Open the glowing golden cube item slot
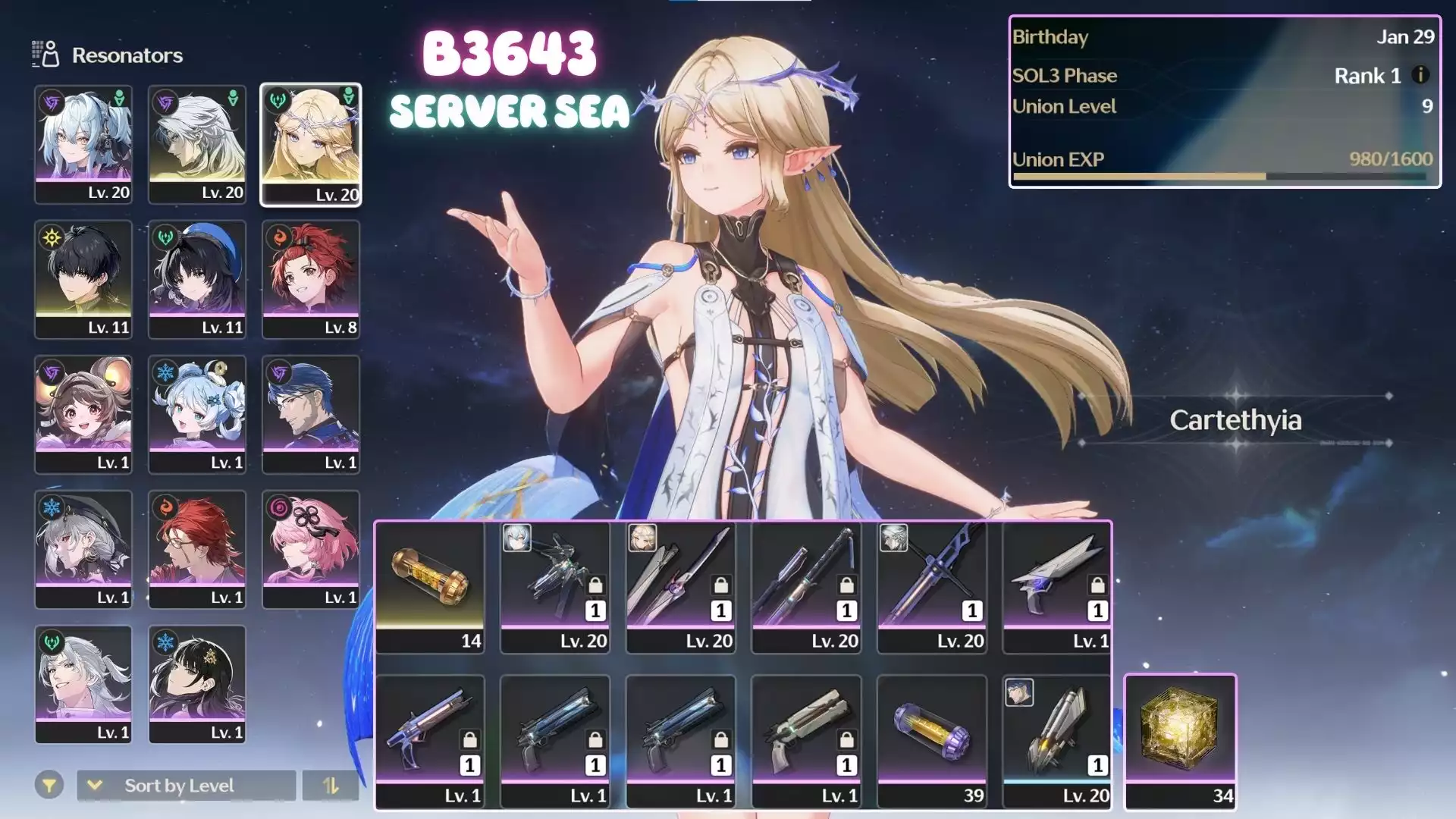 point(1180,741)
